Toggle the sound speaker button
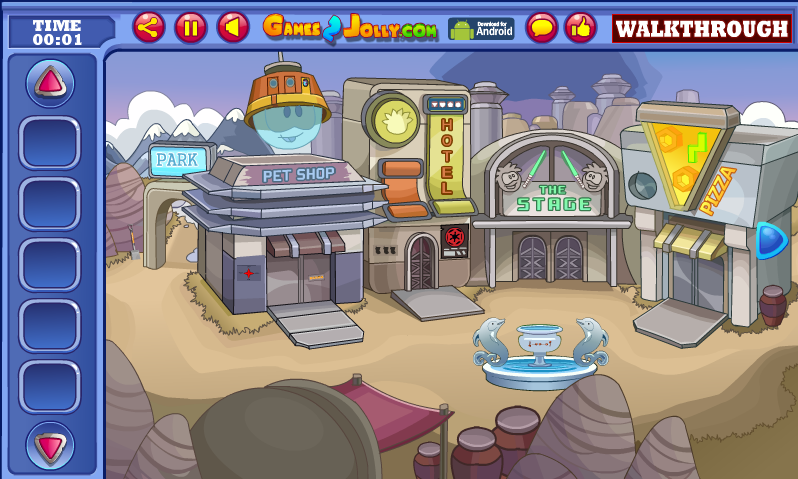Viewport: 798px width, 479px height. [233, 27]
